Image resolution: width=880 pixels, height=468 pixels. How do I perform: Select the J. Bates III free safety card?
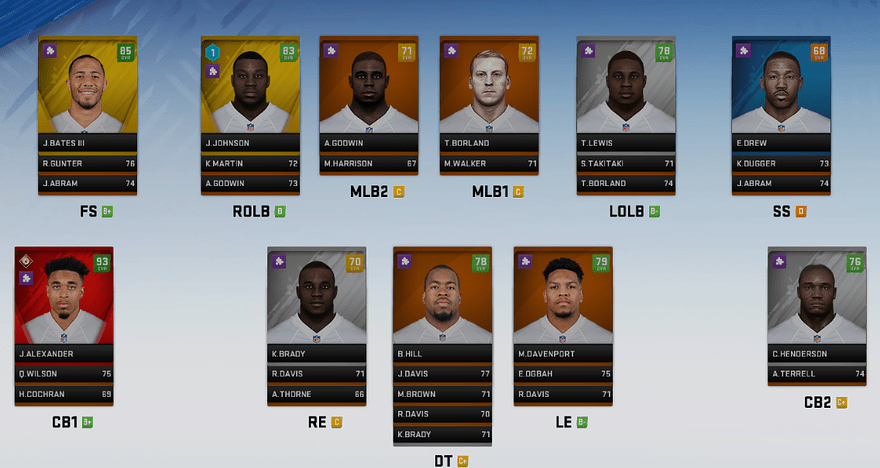87,88
